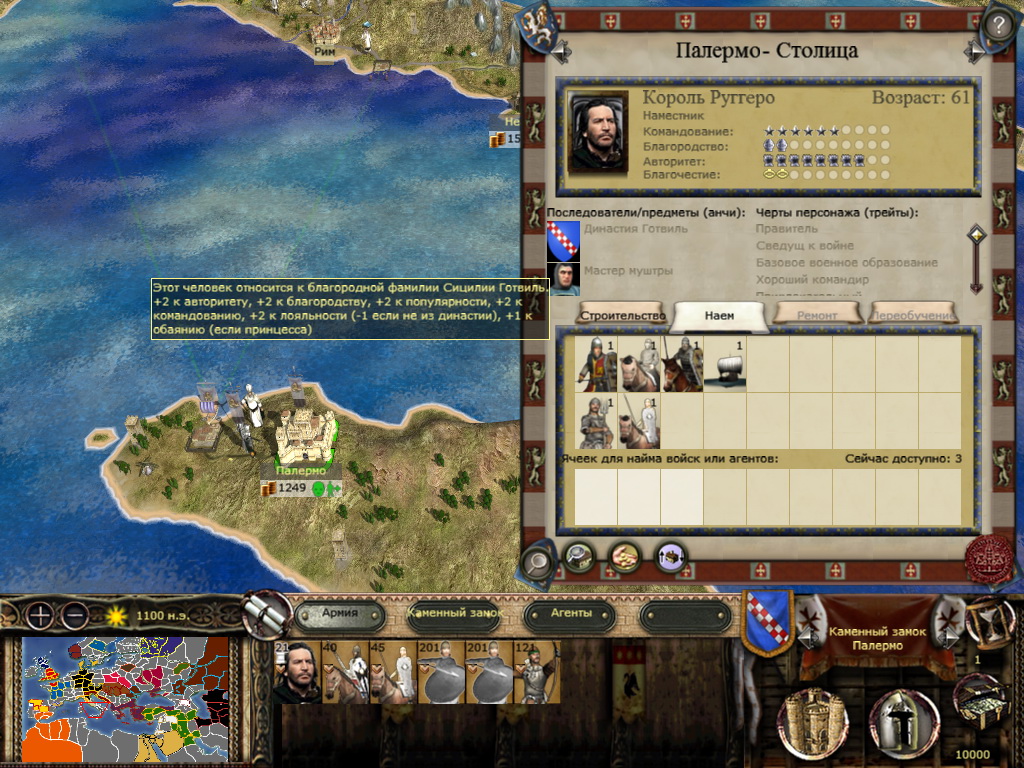Viewport: 1024px width, 768px height.
Task: Select the Мастер муштры retinue portrait
Action: pos(563,278)
